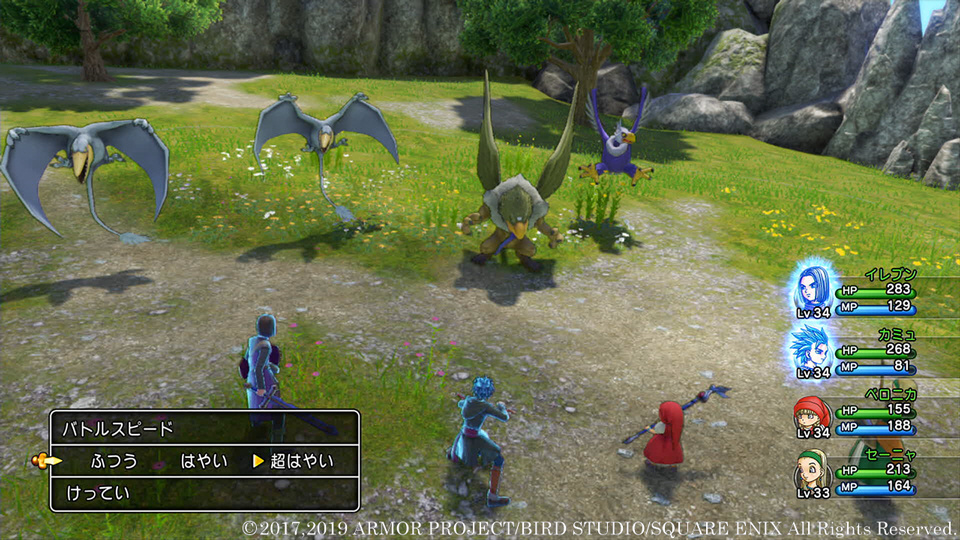
Task: Confirm with the けってい option
Action: 99,493
